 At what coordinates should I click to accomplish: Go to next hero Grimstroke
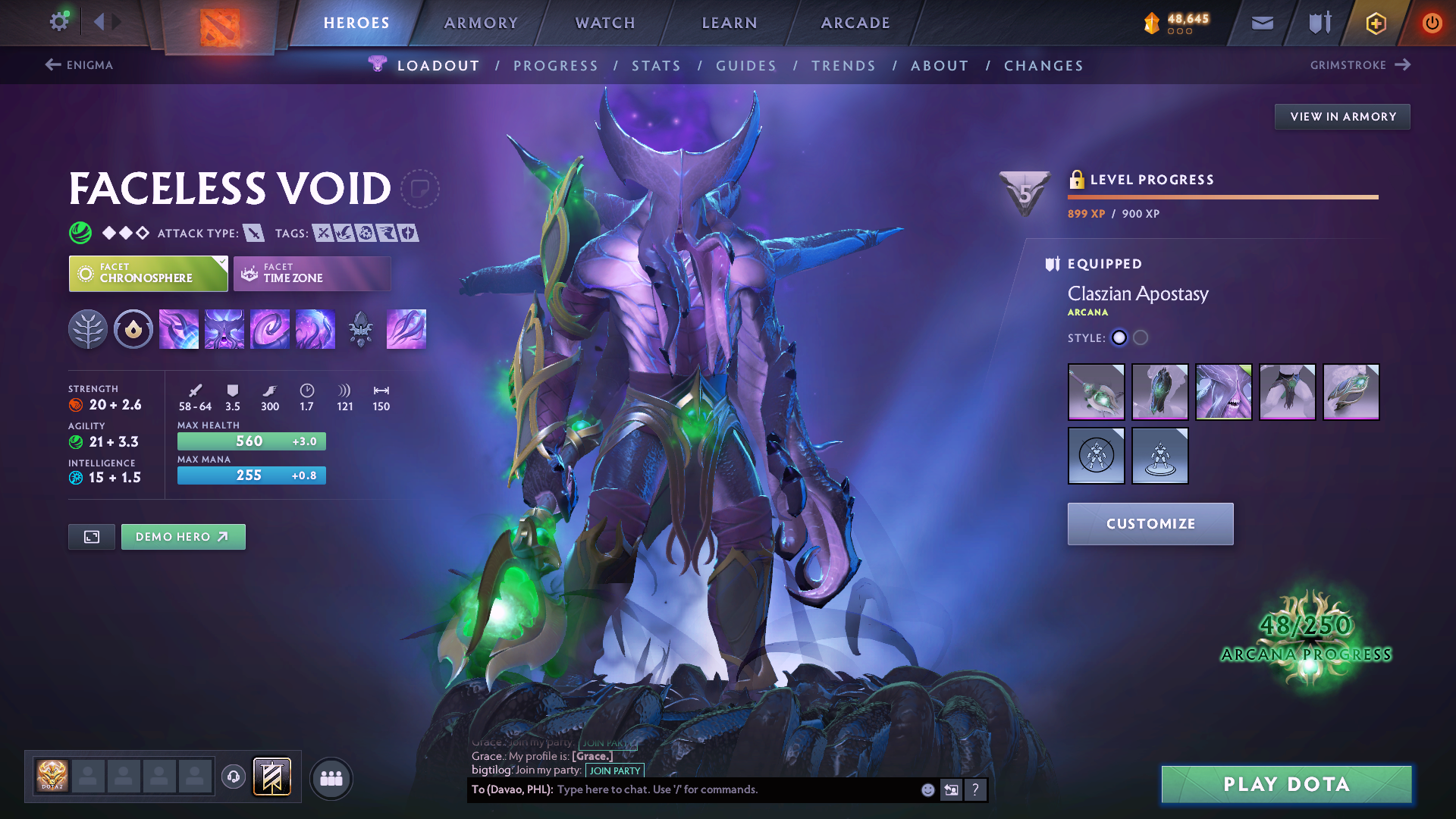1360,65
